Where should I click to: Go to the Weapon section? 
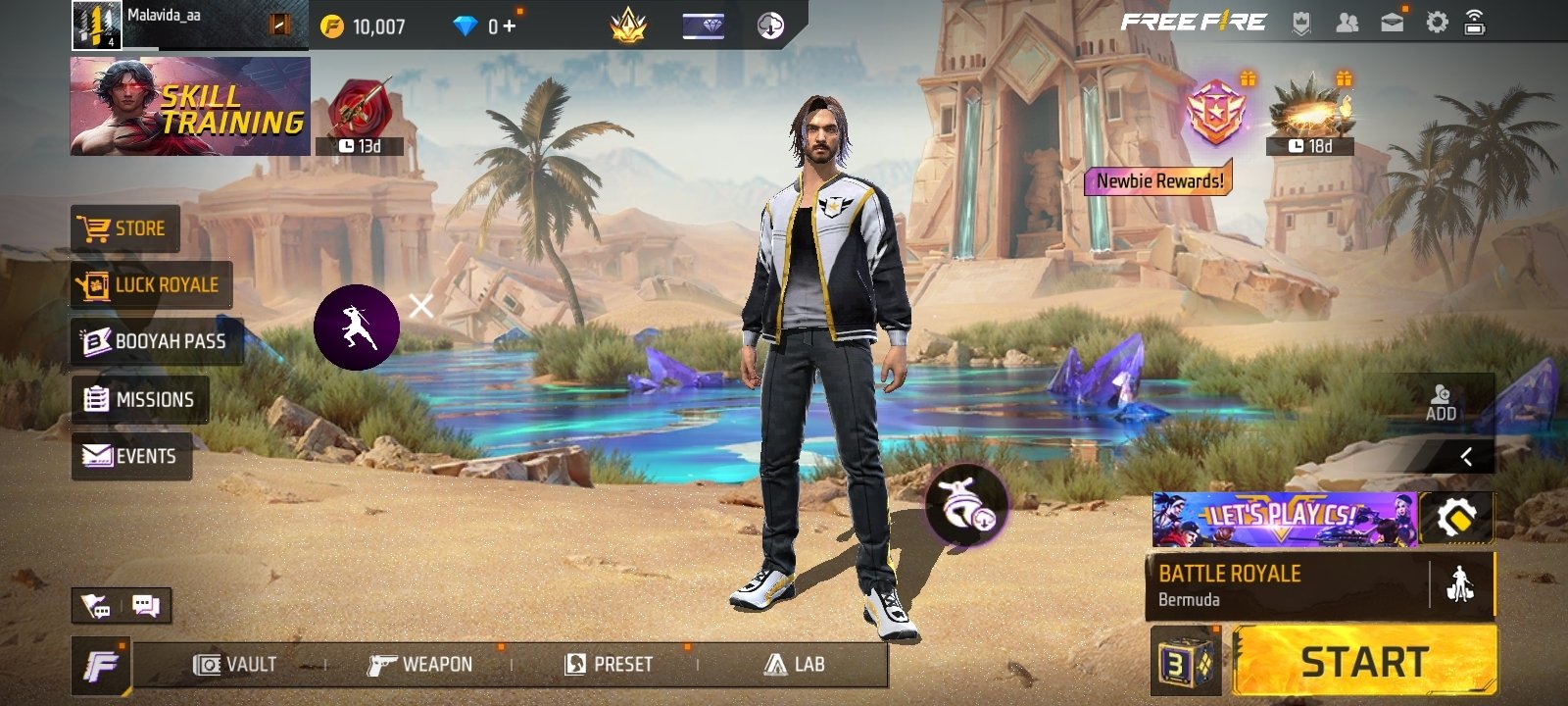[x=419, y=665]
